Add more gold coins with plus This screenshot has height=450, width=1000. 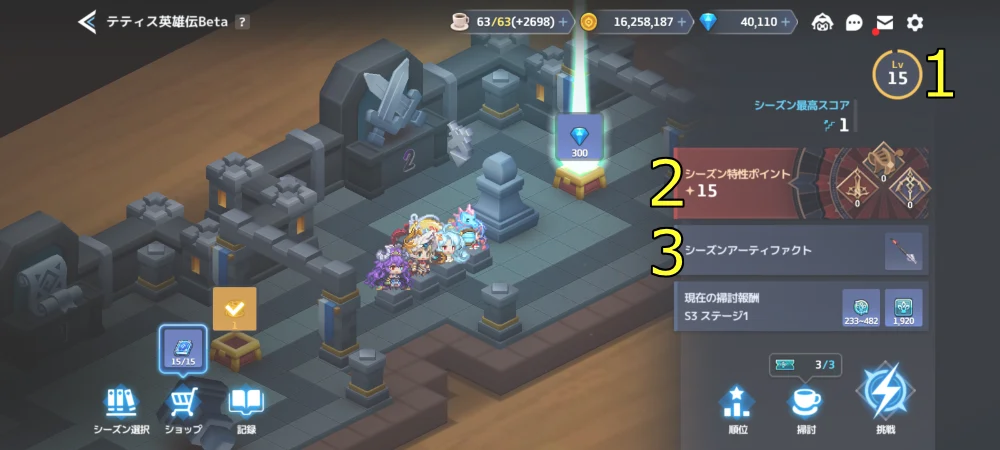pyautogui.click(x=682, y=22)
